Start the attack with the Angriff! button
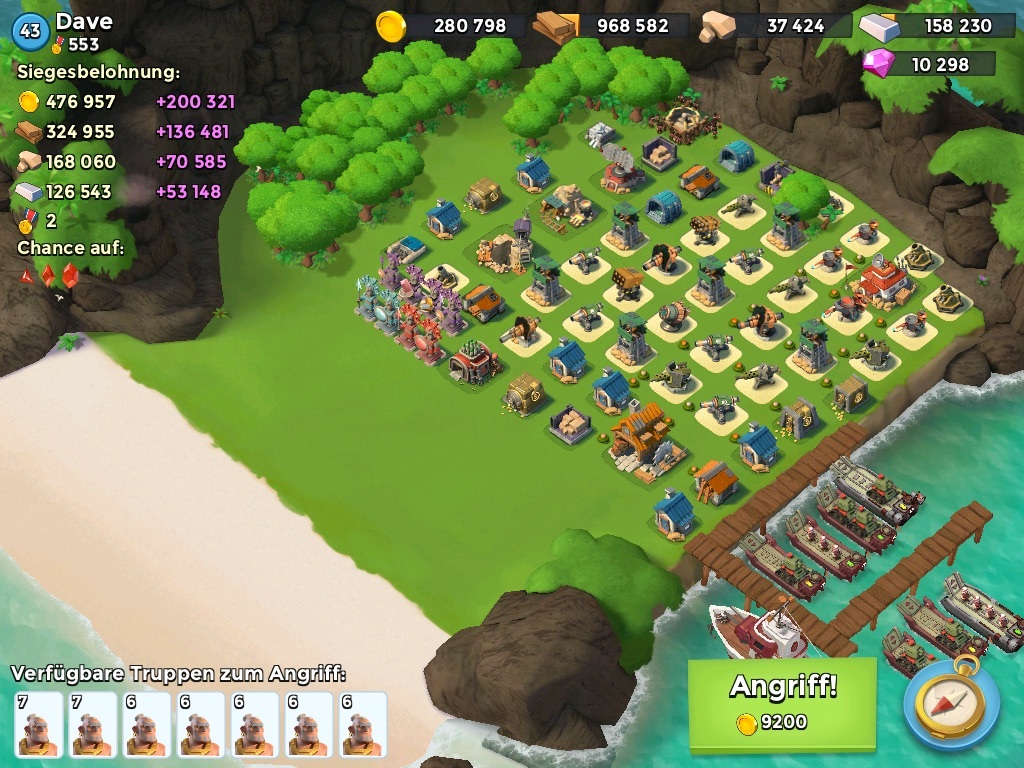Screen dimensions: 1024x768 782,702
